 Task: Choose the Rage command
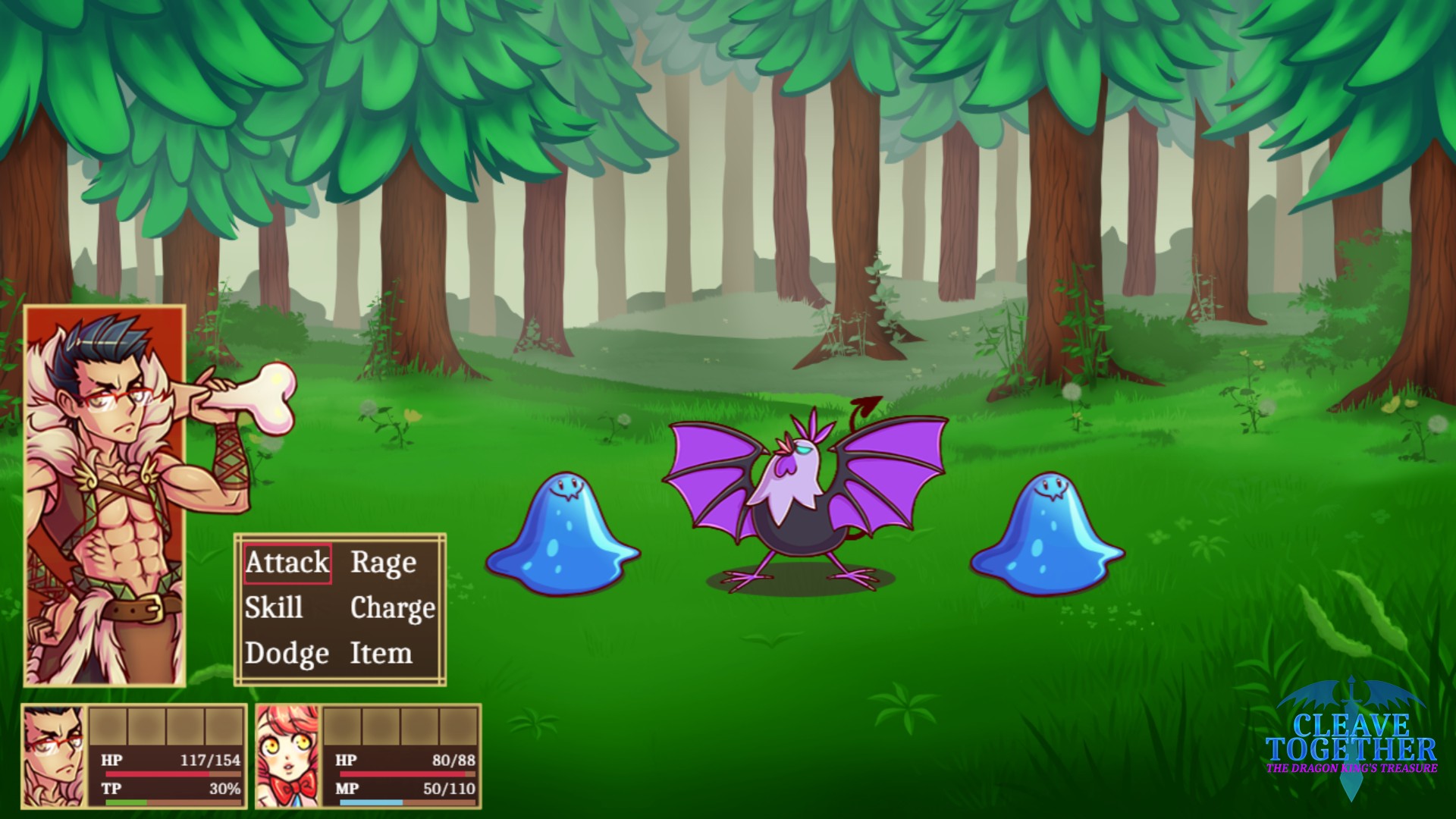(384, 563)
